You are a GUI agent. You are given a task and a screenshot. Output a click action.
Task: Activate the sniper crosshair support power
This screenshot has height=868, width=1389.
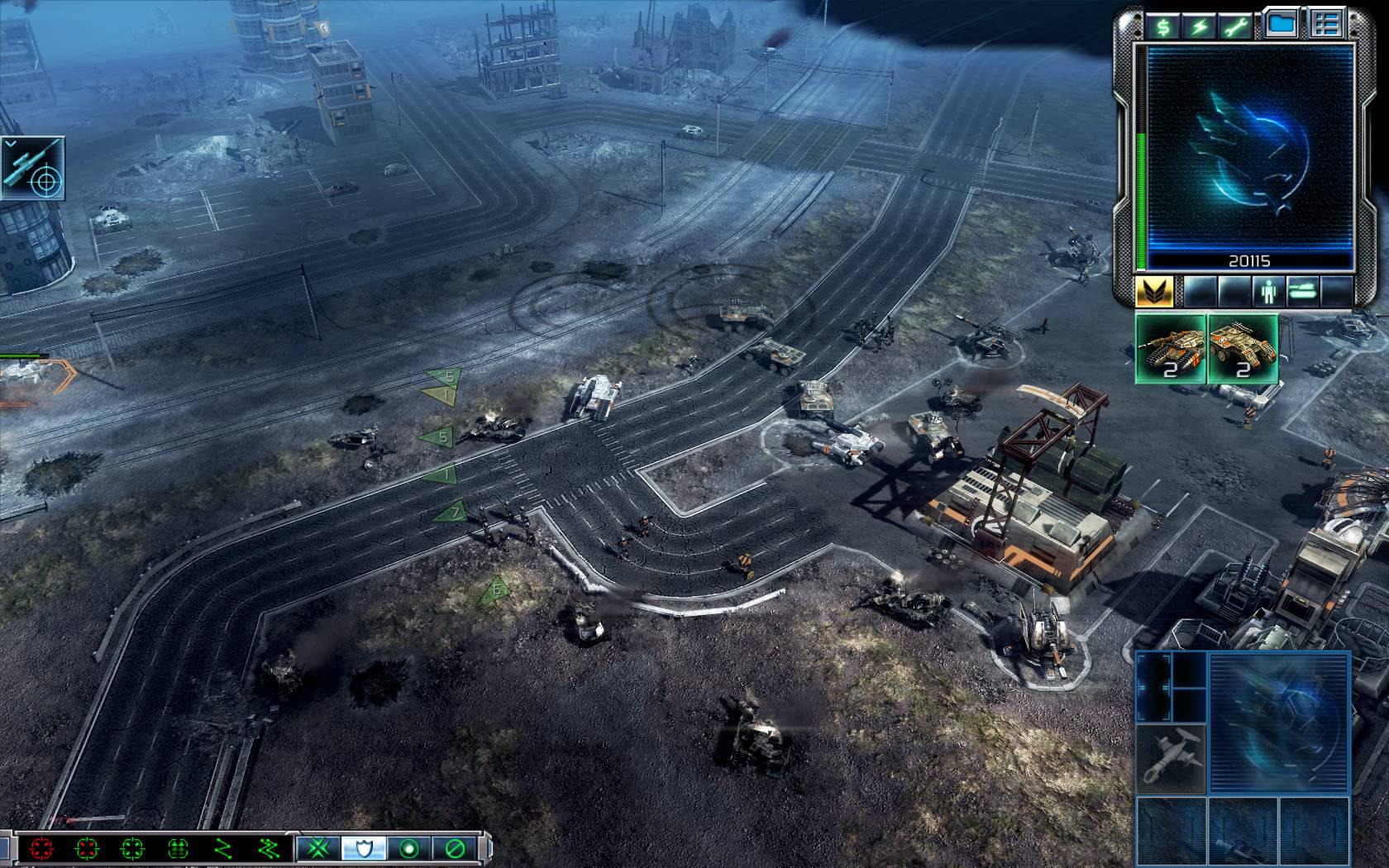[32, 169]
